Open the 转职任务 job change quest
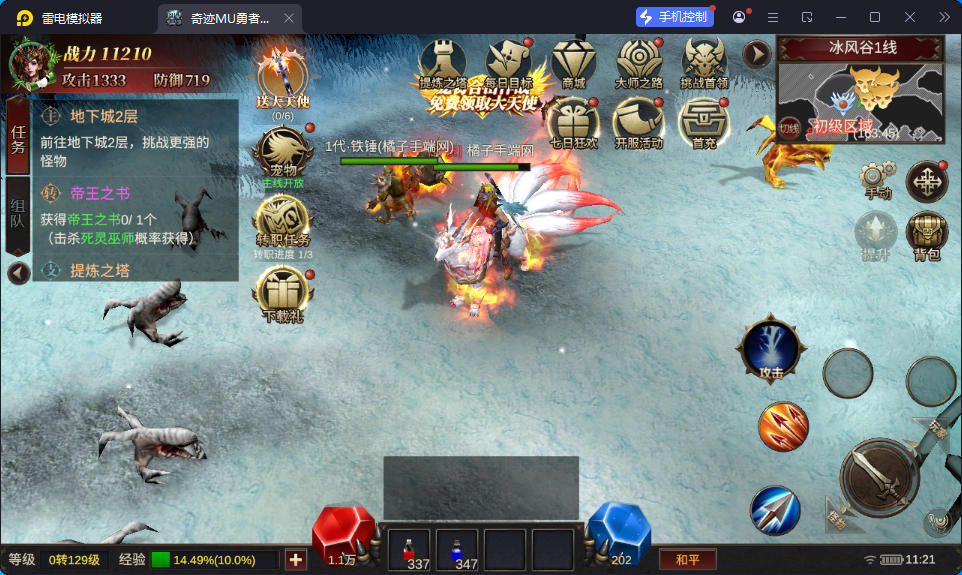Viewport: 962px width, 575px height. pyautogui.click(x=281, y=222)
